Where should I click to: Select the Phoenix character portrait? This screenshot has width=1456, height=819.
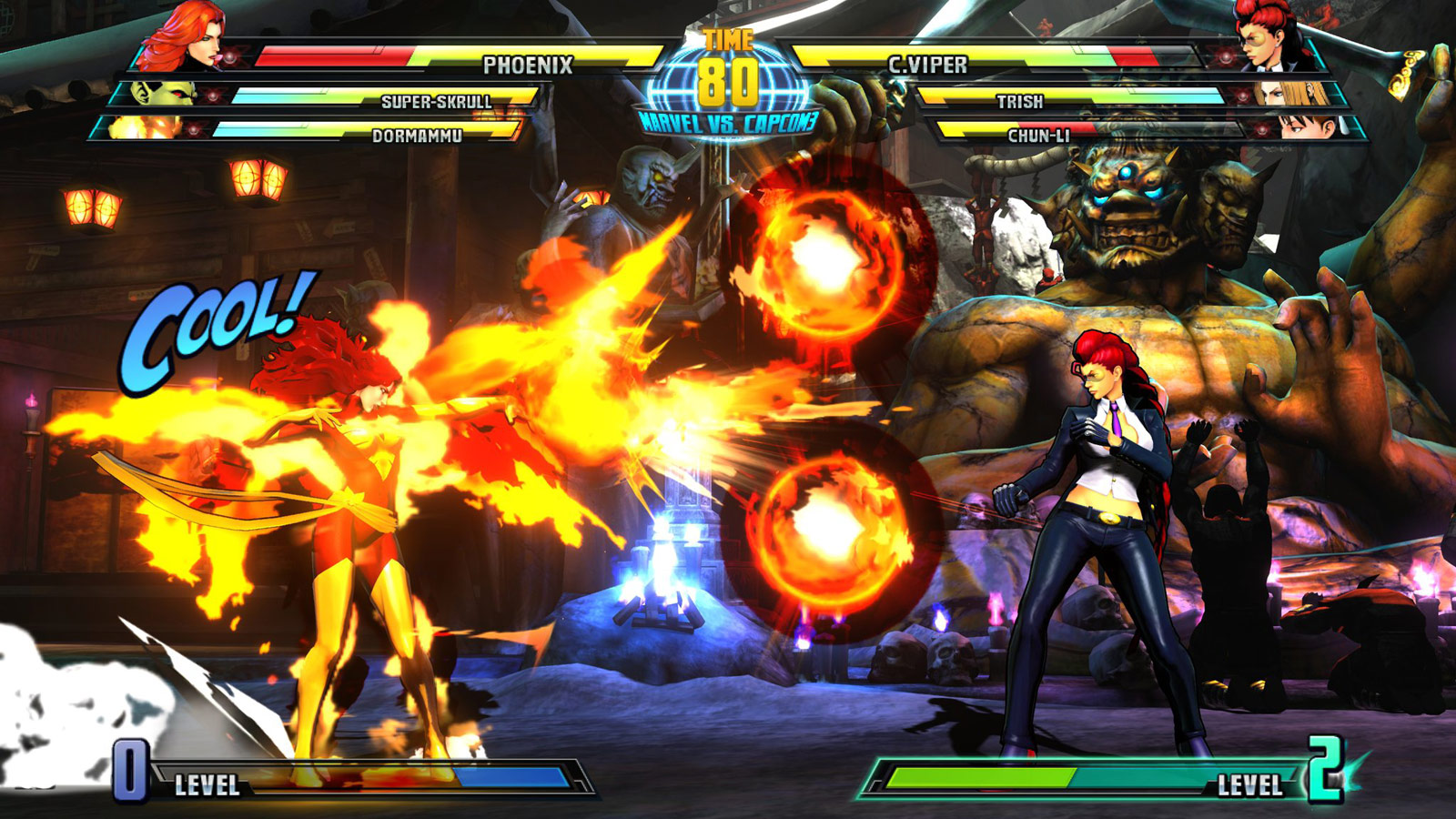coord(182,38)
